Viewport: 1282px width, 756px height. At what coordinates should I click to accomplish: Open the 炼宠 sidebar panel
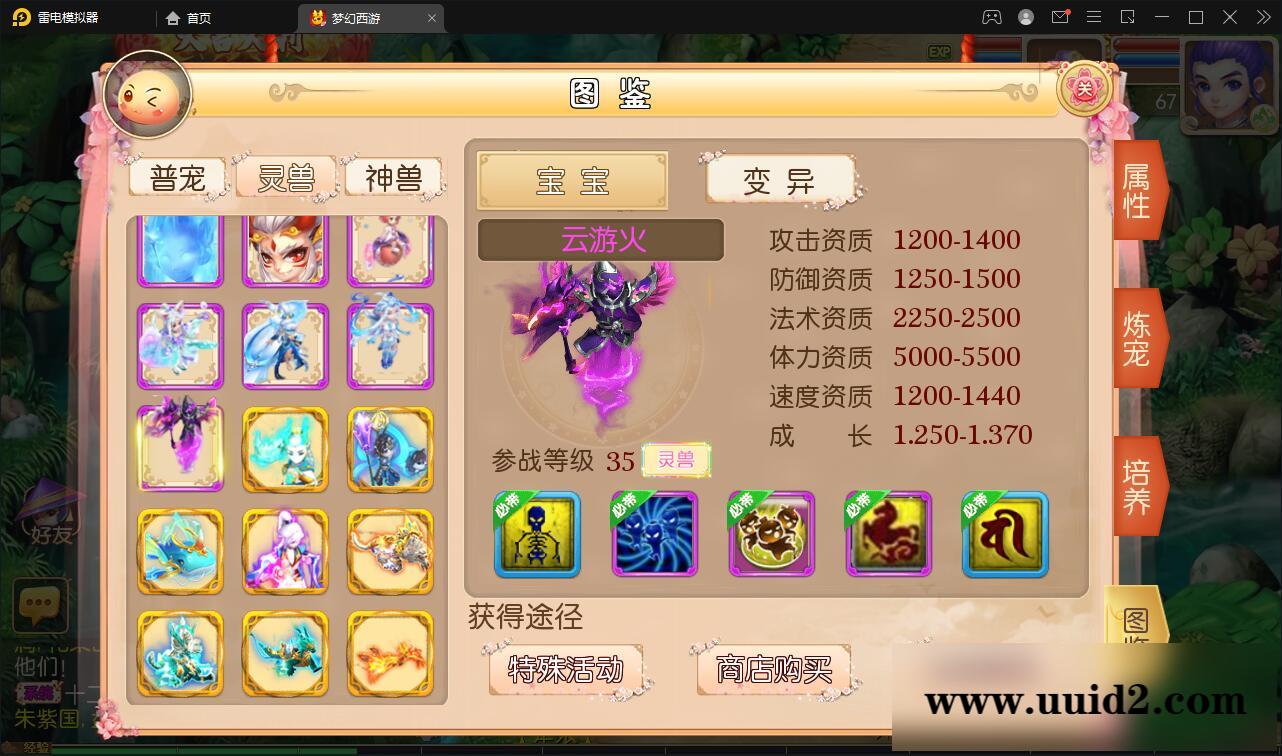point(1136,338)
